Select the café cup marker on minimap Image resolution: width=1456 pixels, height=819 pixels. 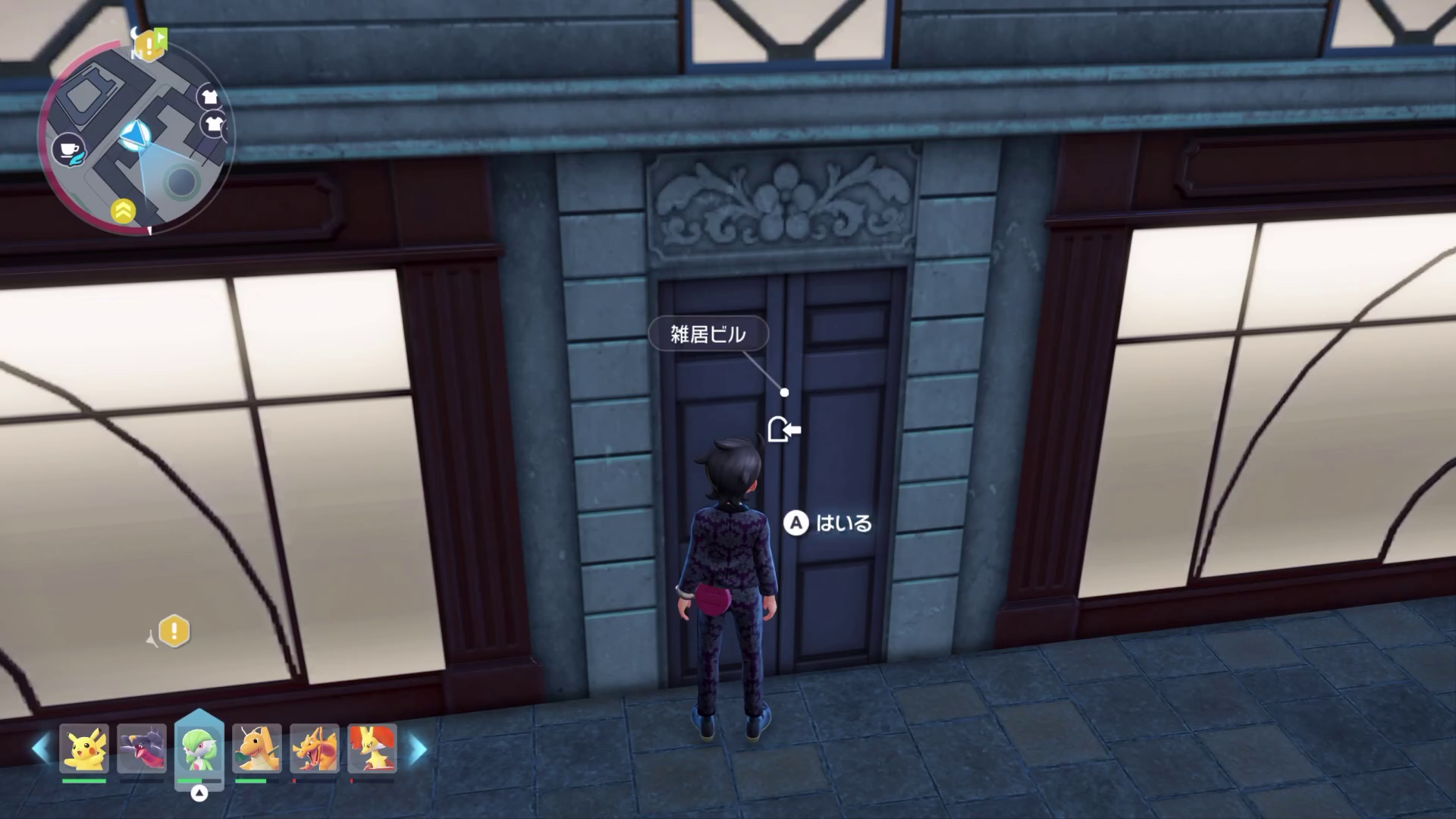click(x=68, y=150)
